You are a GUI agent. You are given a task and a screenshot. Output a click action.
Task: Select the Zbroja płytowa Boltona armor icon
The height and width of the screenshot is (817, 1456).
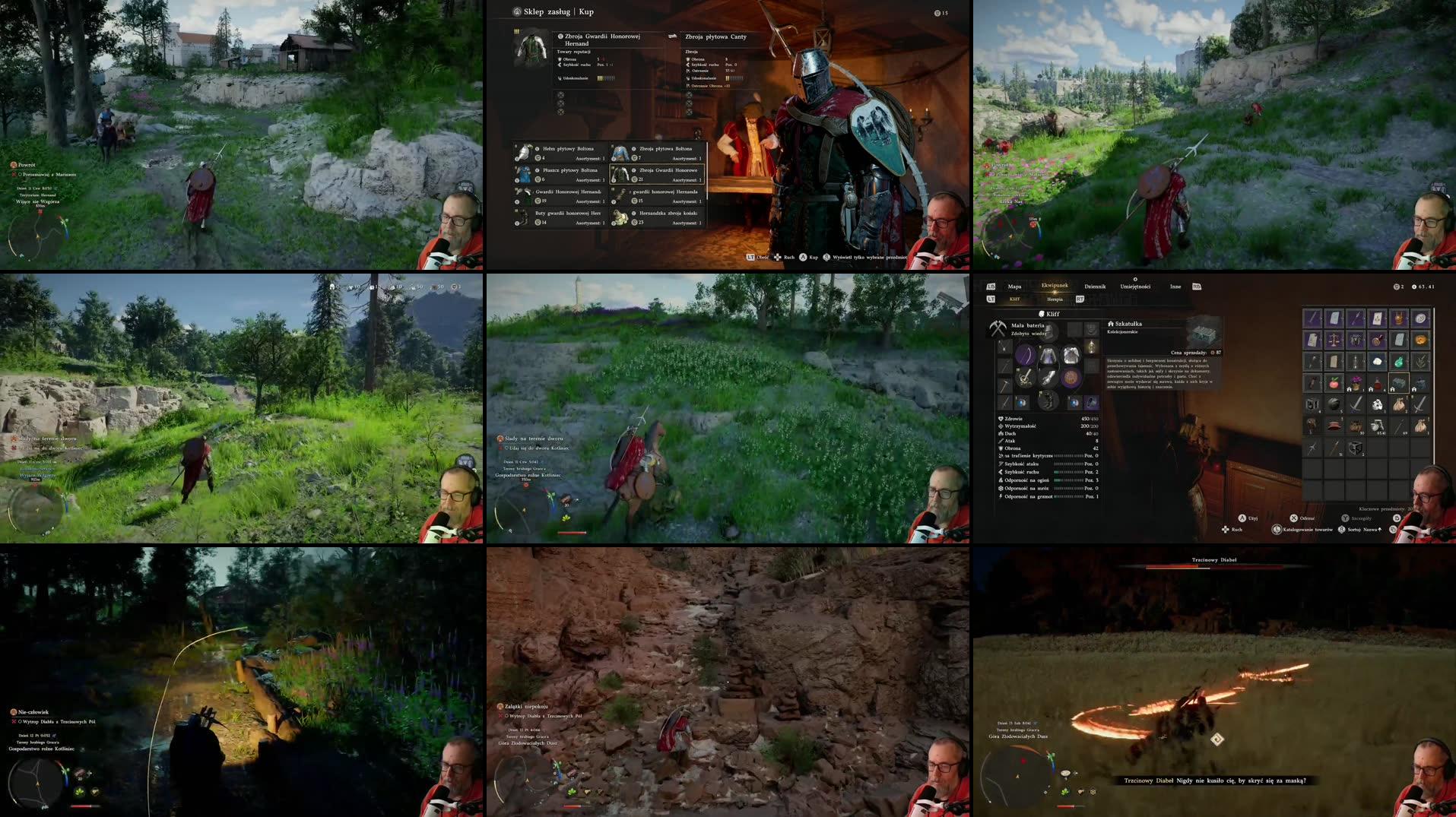tap(621, 153)
